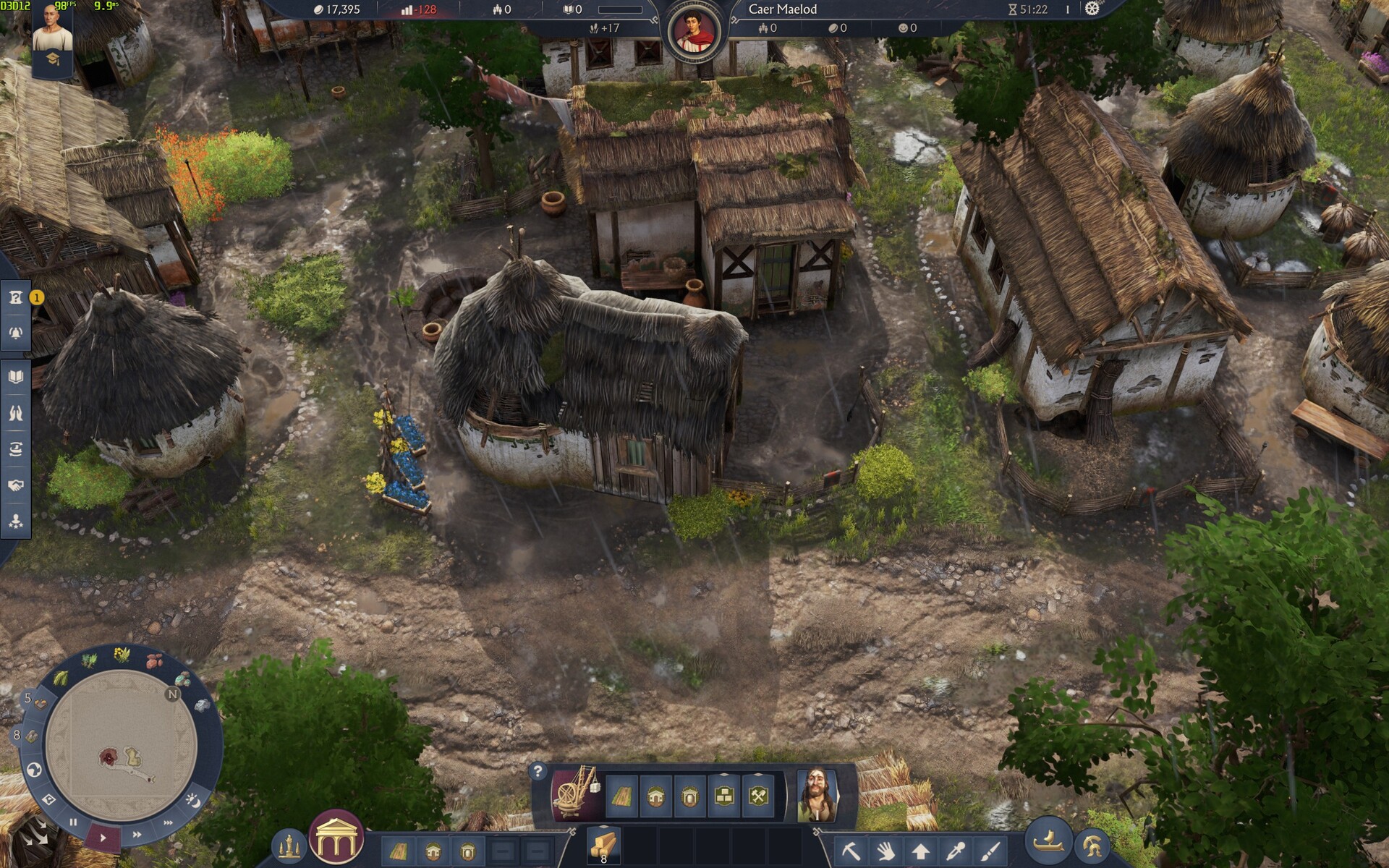1389x868 pixels.
Task: Set game speed to fast forward
Action: 137,835
